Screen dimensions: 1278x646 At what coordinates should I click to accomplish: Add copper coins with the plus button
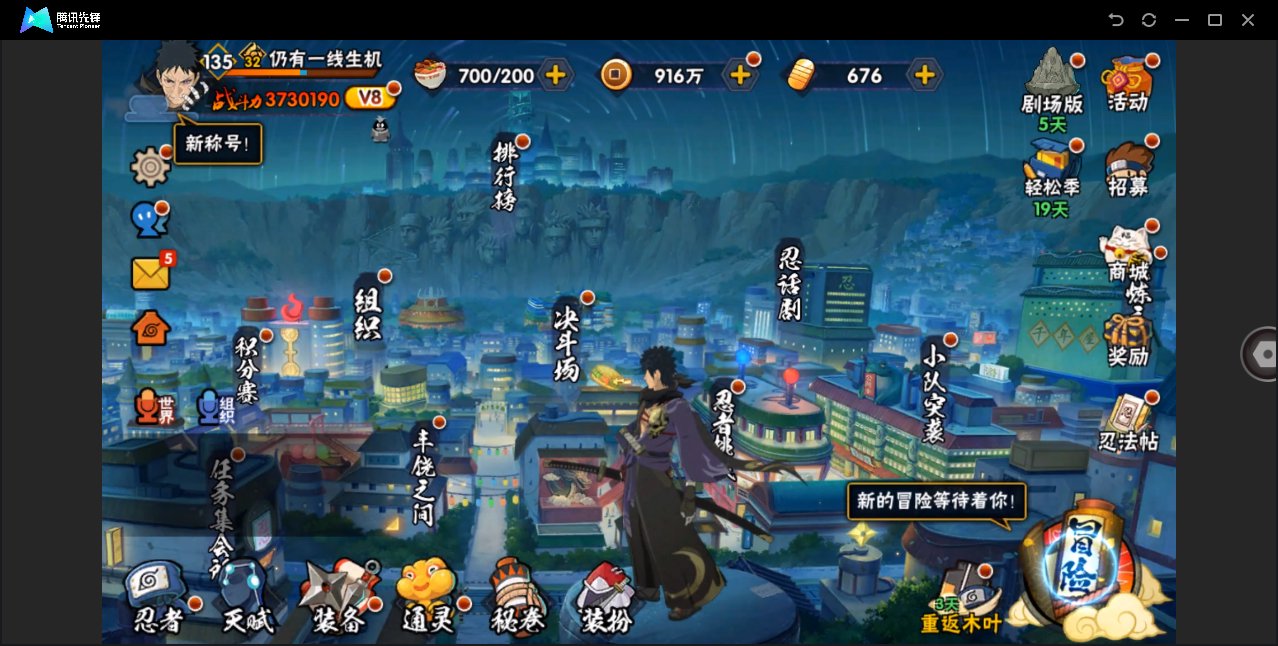(x=740, y=75)
